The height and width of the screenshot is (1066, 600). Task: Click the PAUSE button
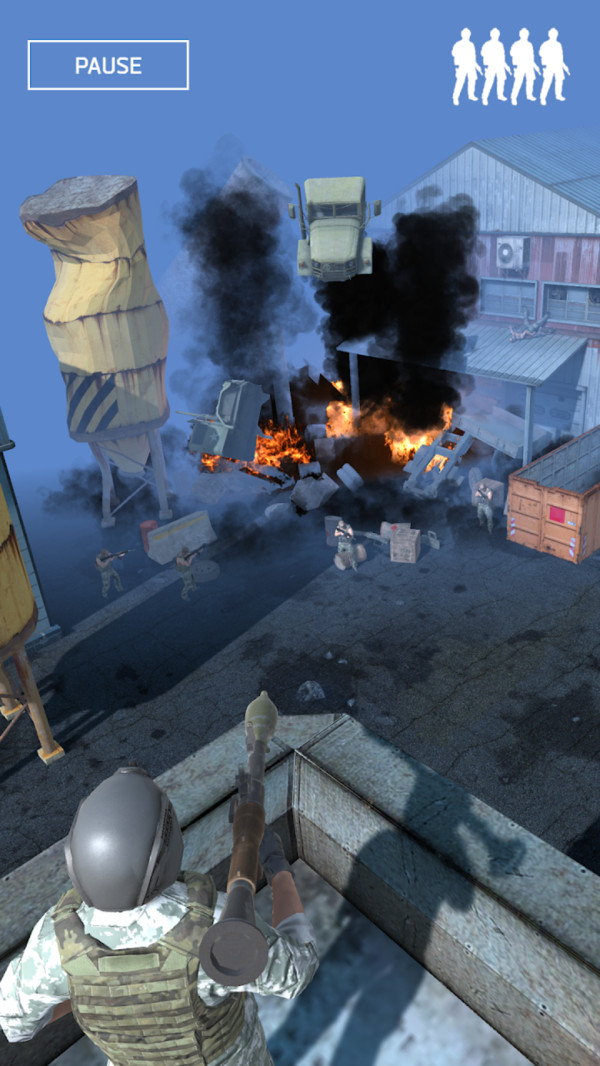108,66
